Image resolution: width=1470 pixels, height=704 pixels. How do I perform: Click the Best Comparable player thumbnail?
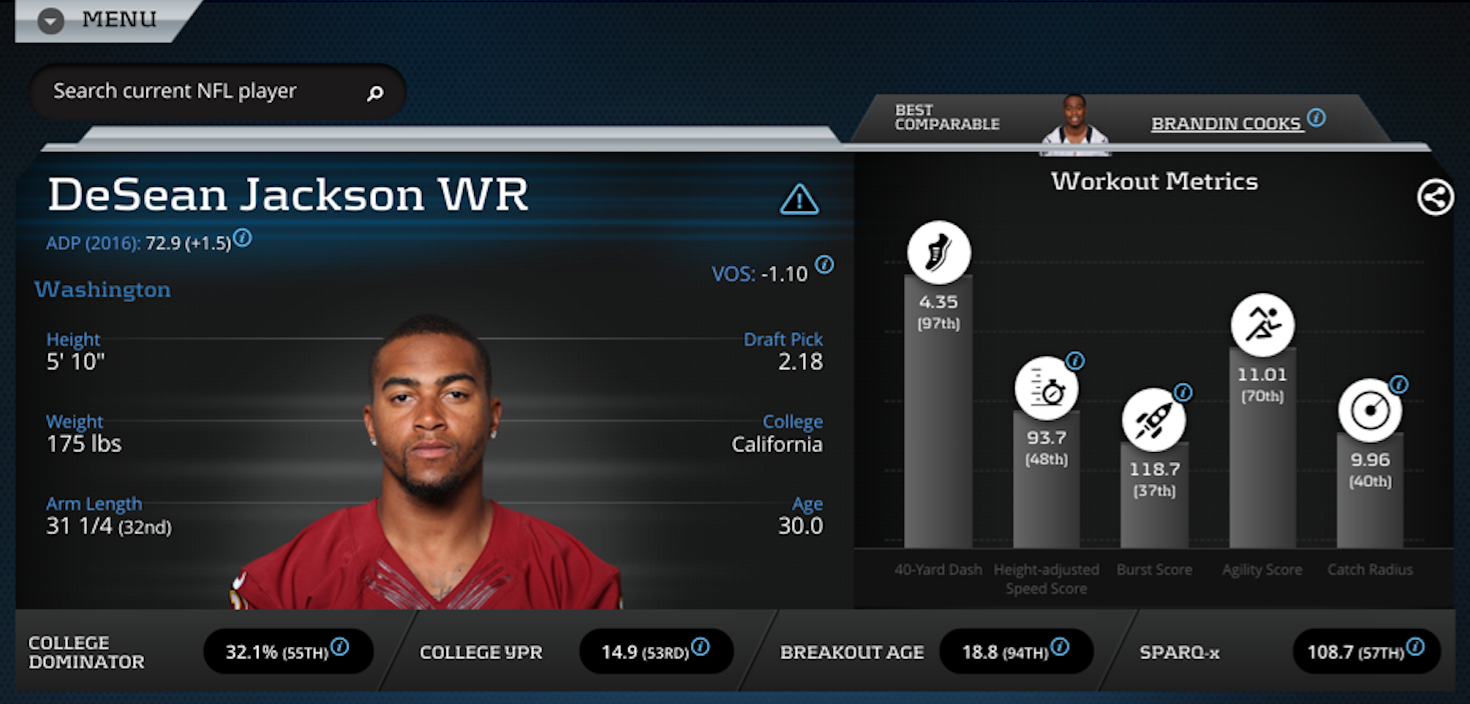click(1075, 124)
